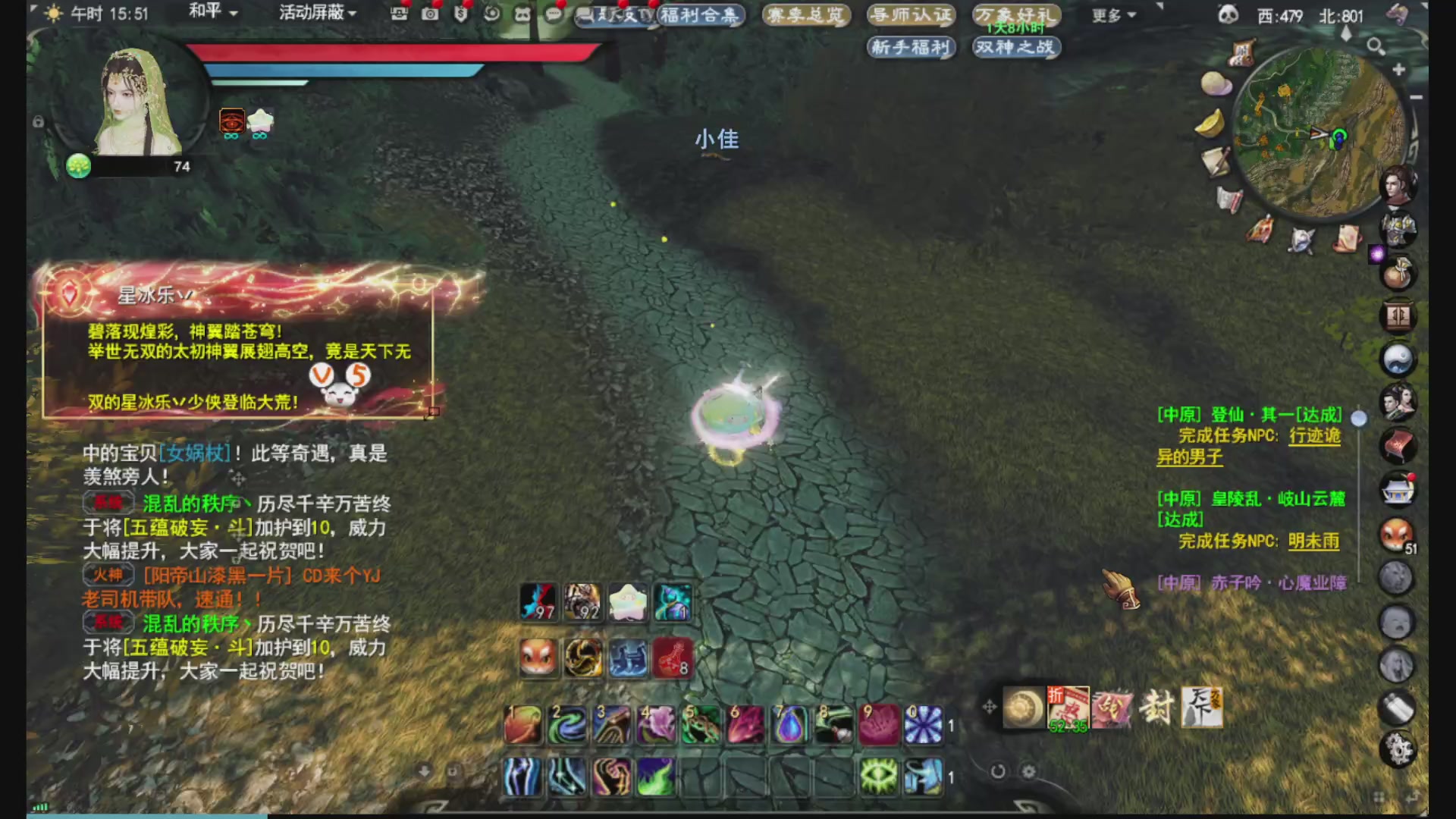This screenshot has height=819, width=1456.
Task: Activate the green eye skill on lower hotbar
Action: [880, 776]
